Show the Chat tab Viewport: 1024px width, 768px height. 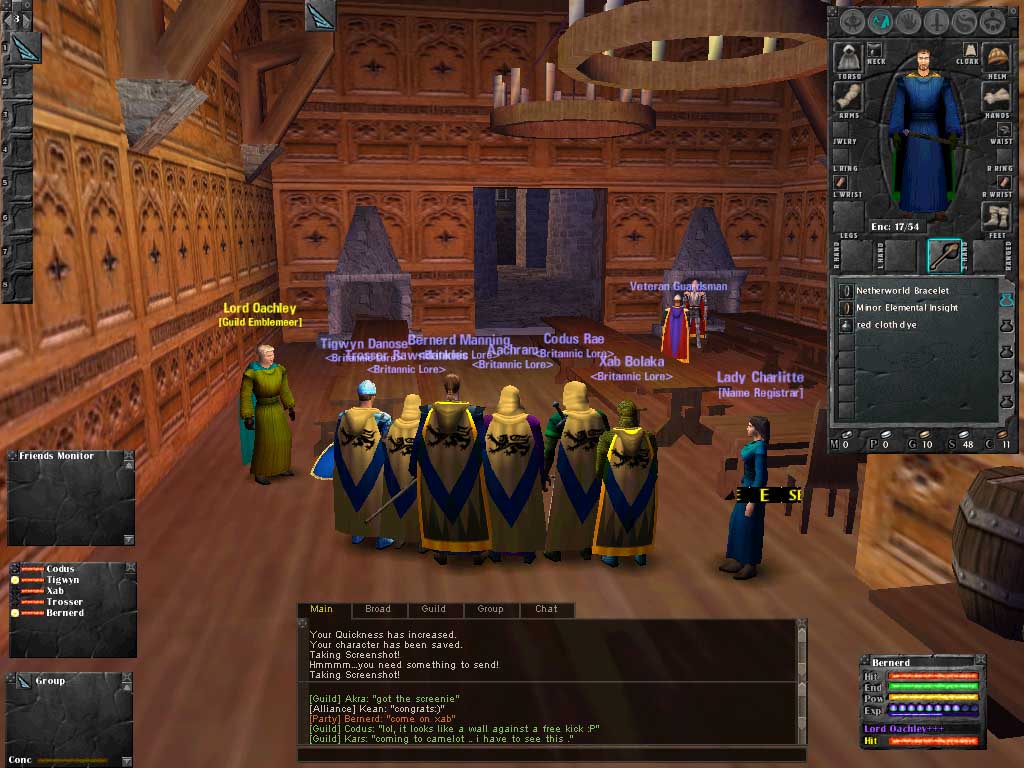(x=546, y=609)
